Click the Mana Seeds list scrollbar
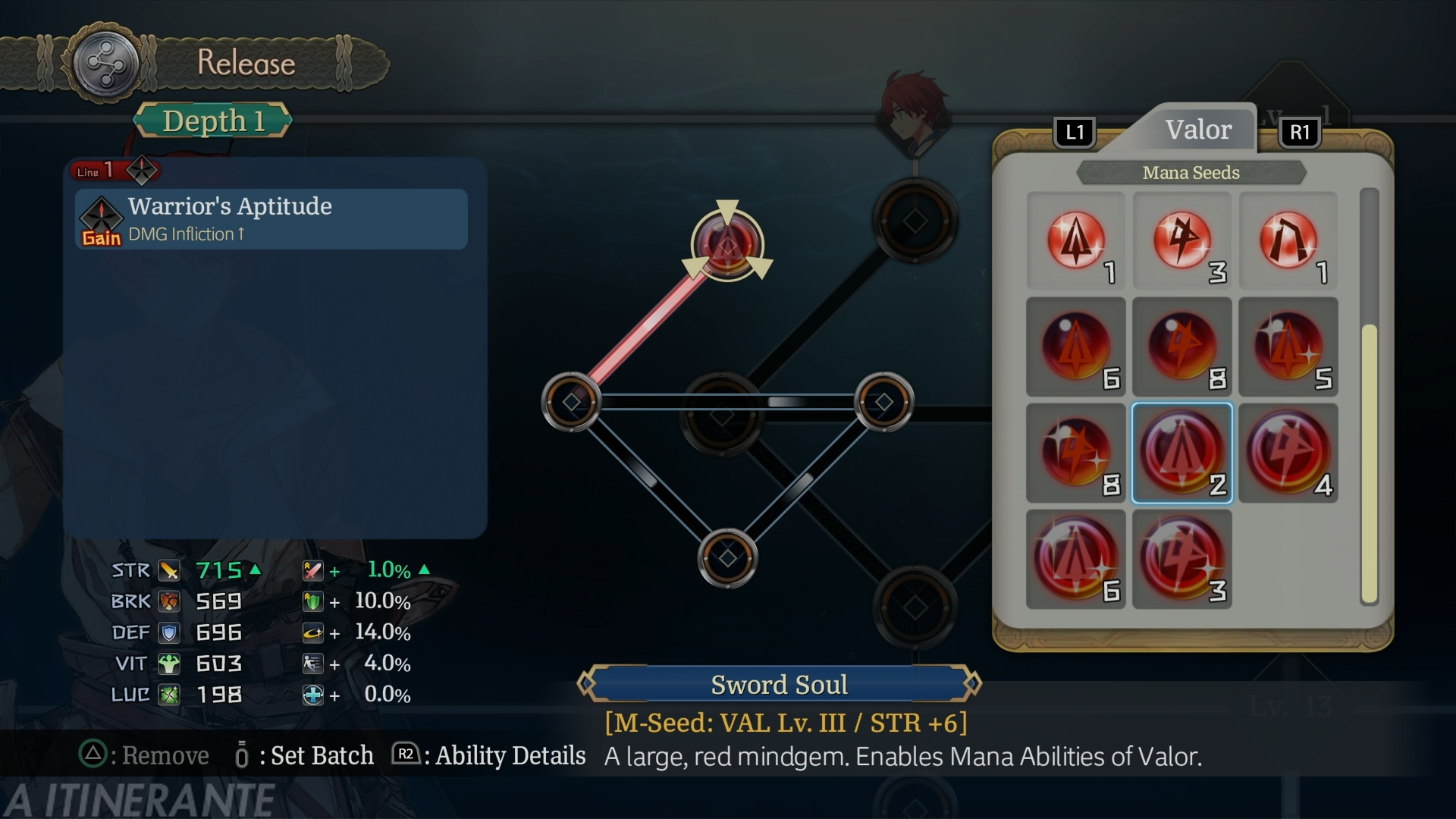Screen dimensions: 1456x819 click(x=1369, y=463)
